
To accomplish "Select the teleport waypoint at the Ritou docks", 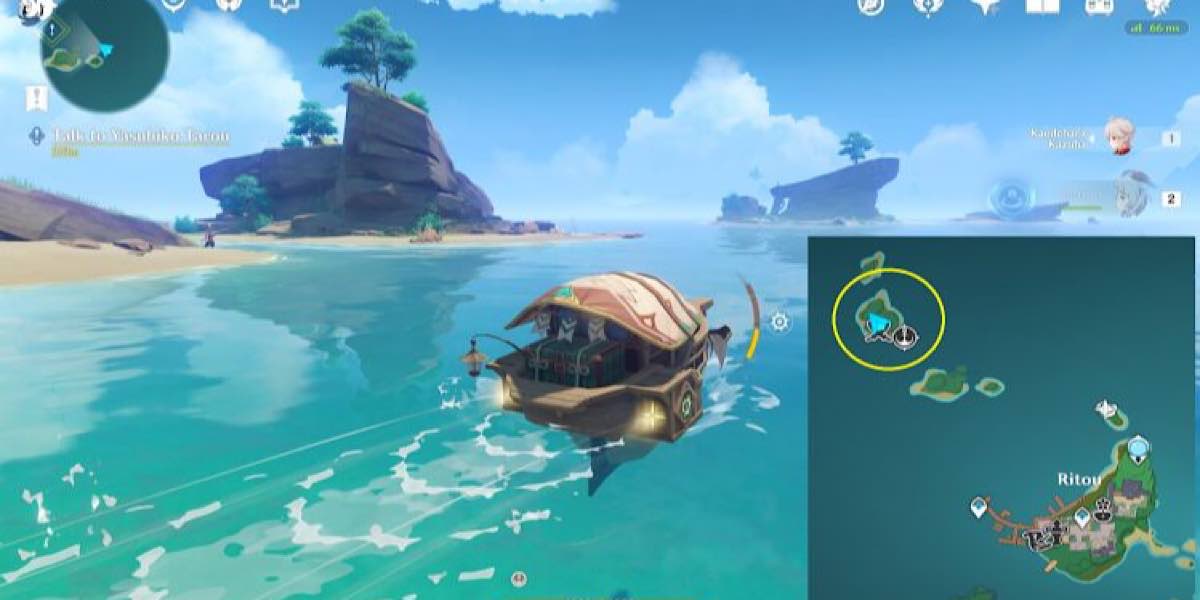I will tap(979, 508).
